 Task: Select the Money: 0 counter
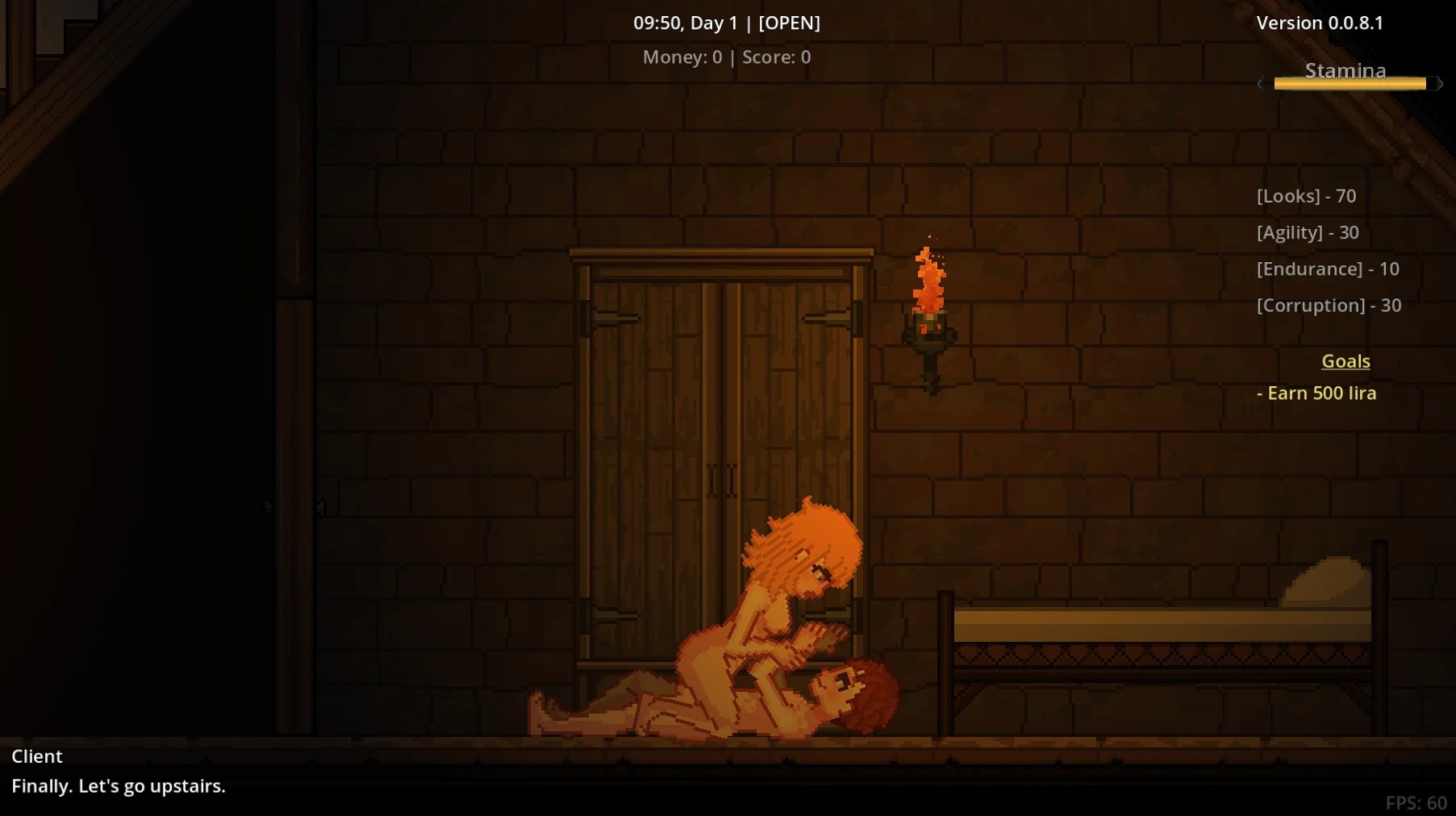coord(682,56)
